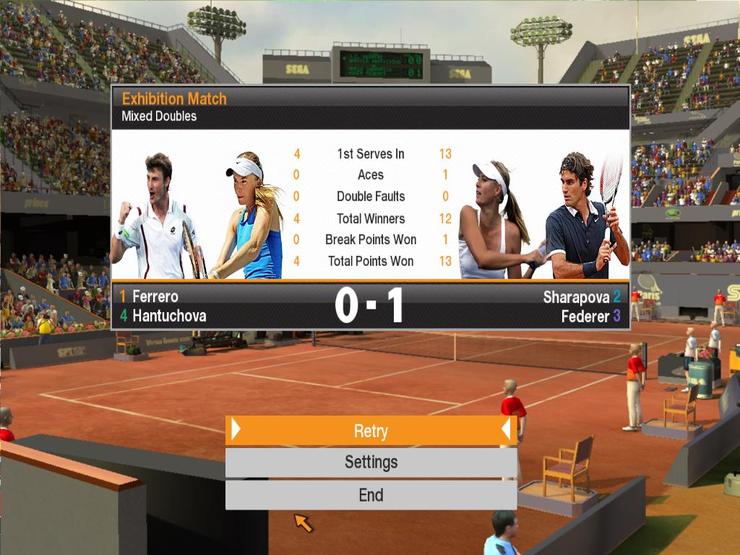740x555 pixels.
Task: Select End to quit the match
Action: click(370, 495)
